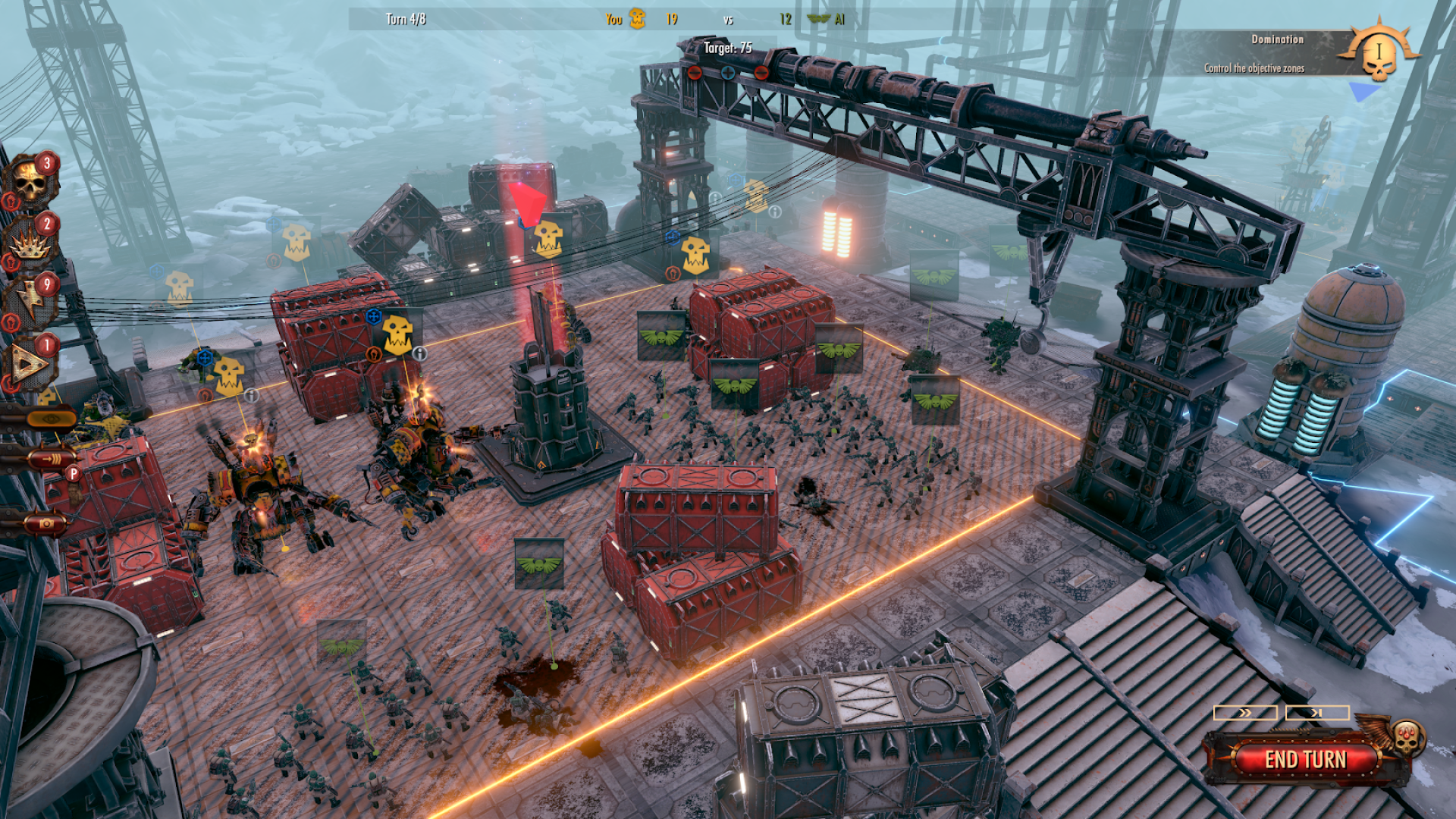Image resolution: width=1456 pixels, height=819 pixels.
Task: Activate the spiked crown ability icon
Action: [x=30, y=243]
